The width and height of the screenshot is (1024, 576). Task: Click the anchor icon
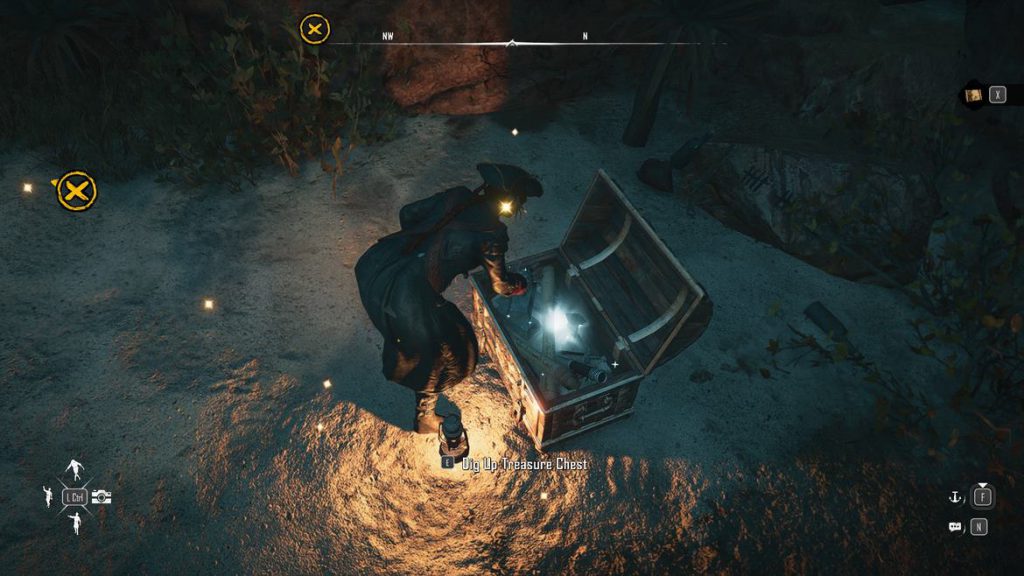tap(955, 495)
